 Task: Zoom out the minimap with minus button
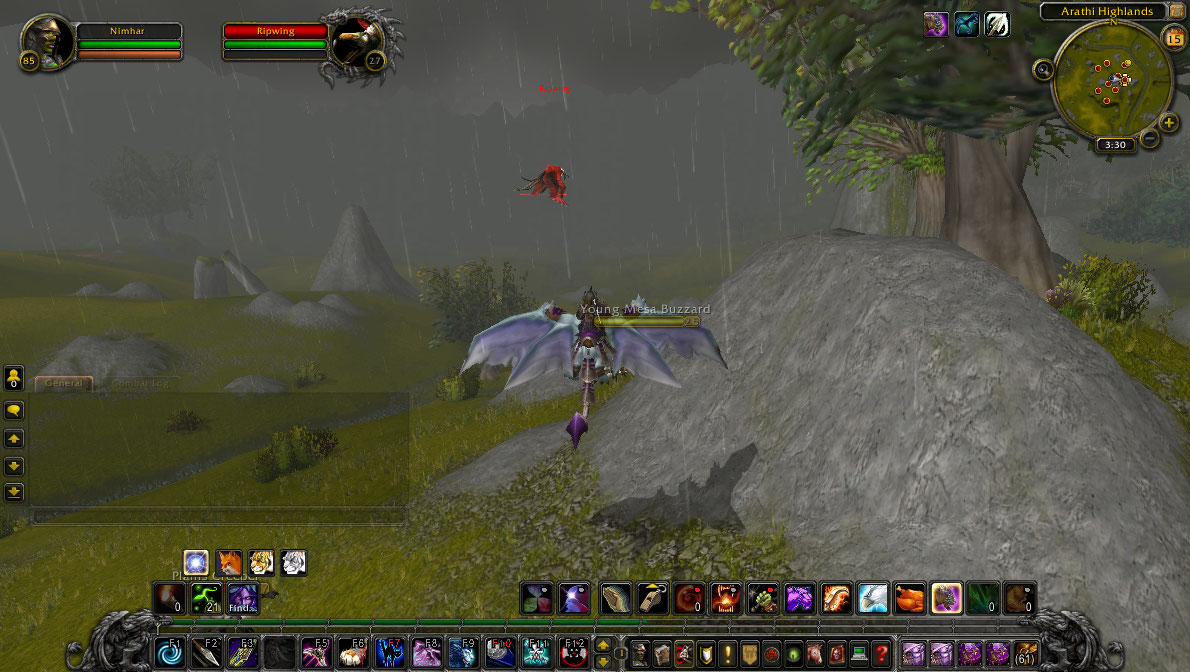click(x=1150, y=139)
